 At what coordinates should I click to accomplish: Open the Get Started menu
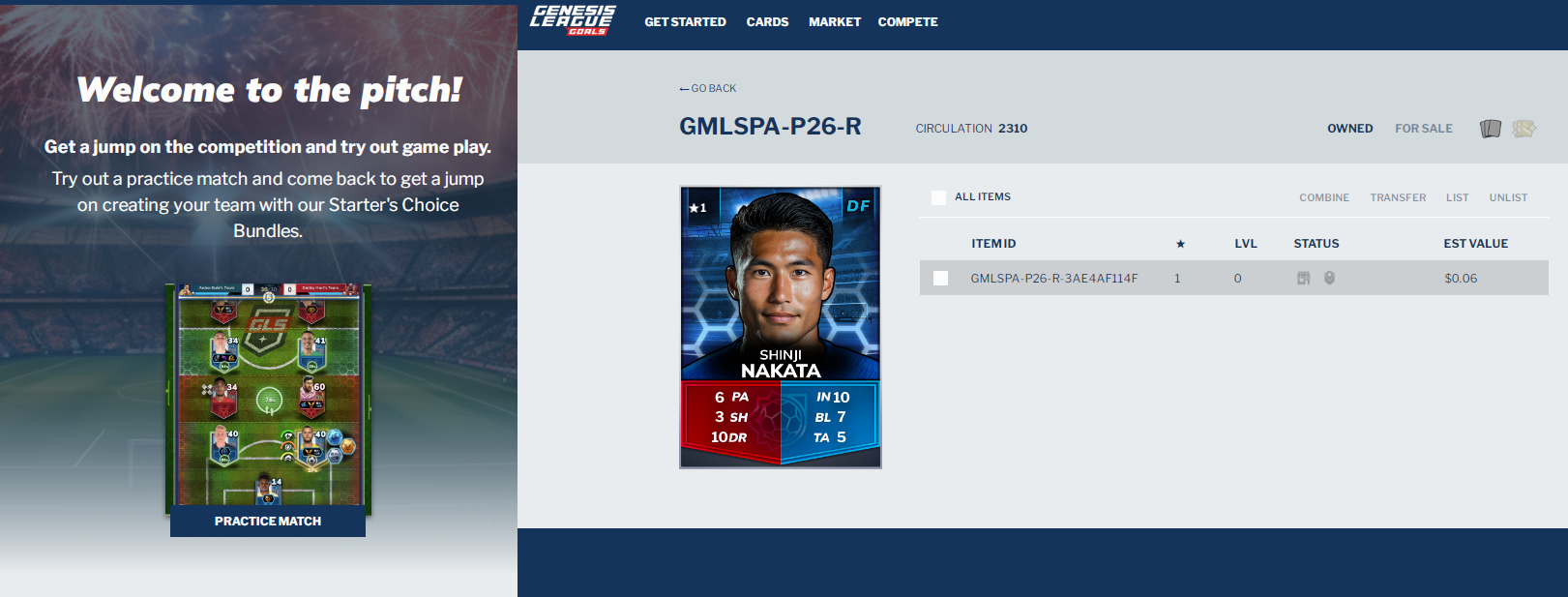(685, 22)
